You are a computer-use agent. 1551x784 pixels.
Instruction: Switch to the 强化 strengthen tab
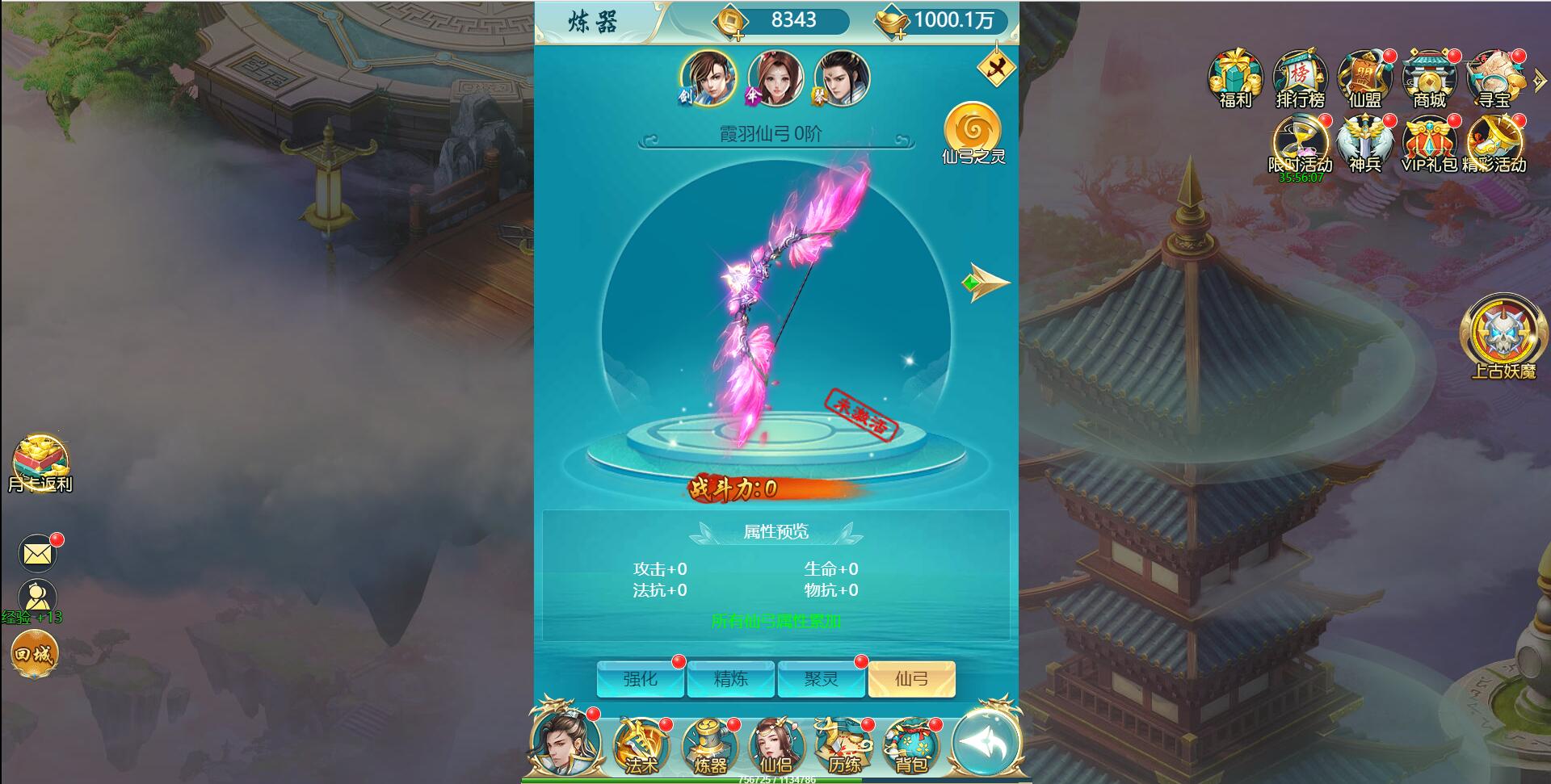[641, 679]
